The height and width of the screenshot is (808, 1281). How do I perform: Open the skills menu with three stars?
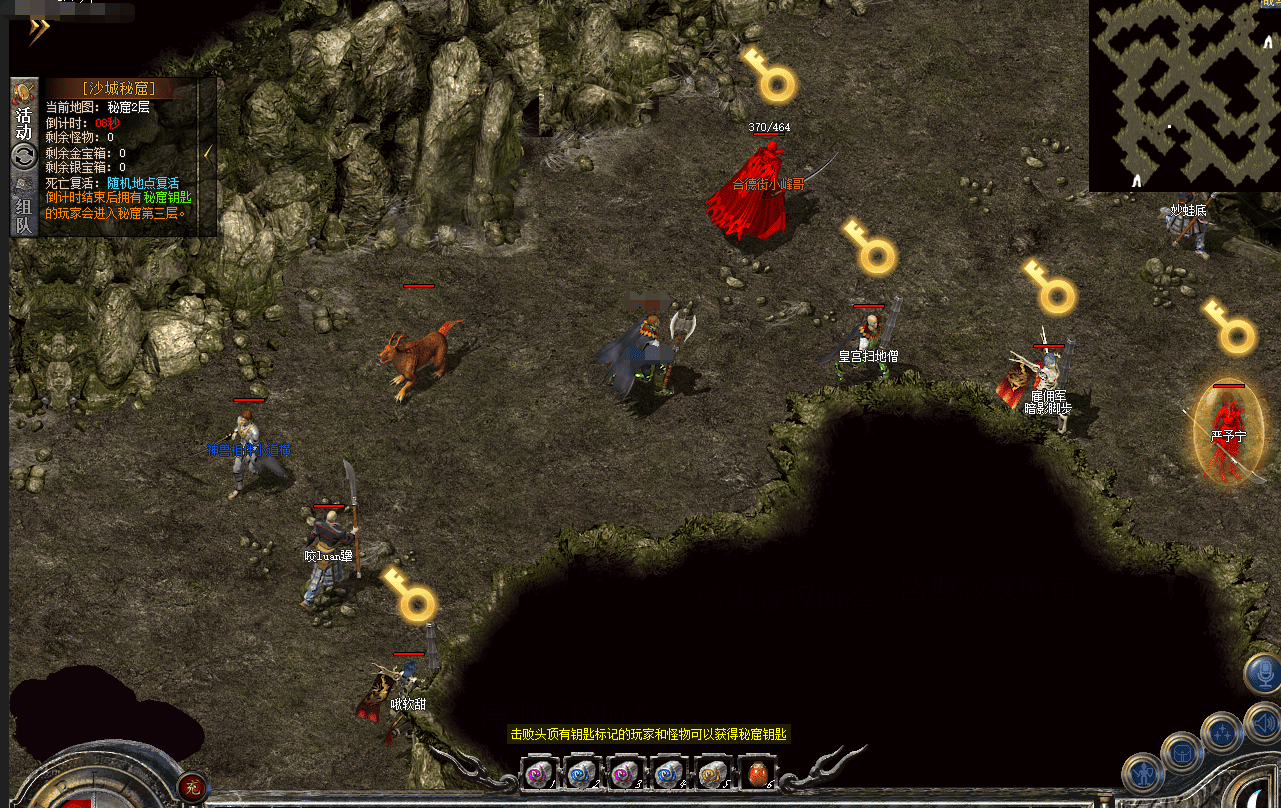[1221, 732]
